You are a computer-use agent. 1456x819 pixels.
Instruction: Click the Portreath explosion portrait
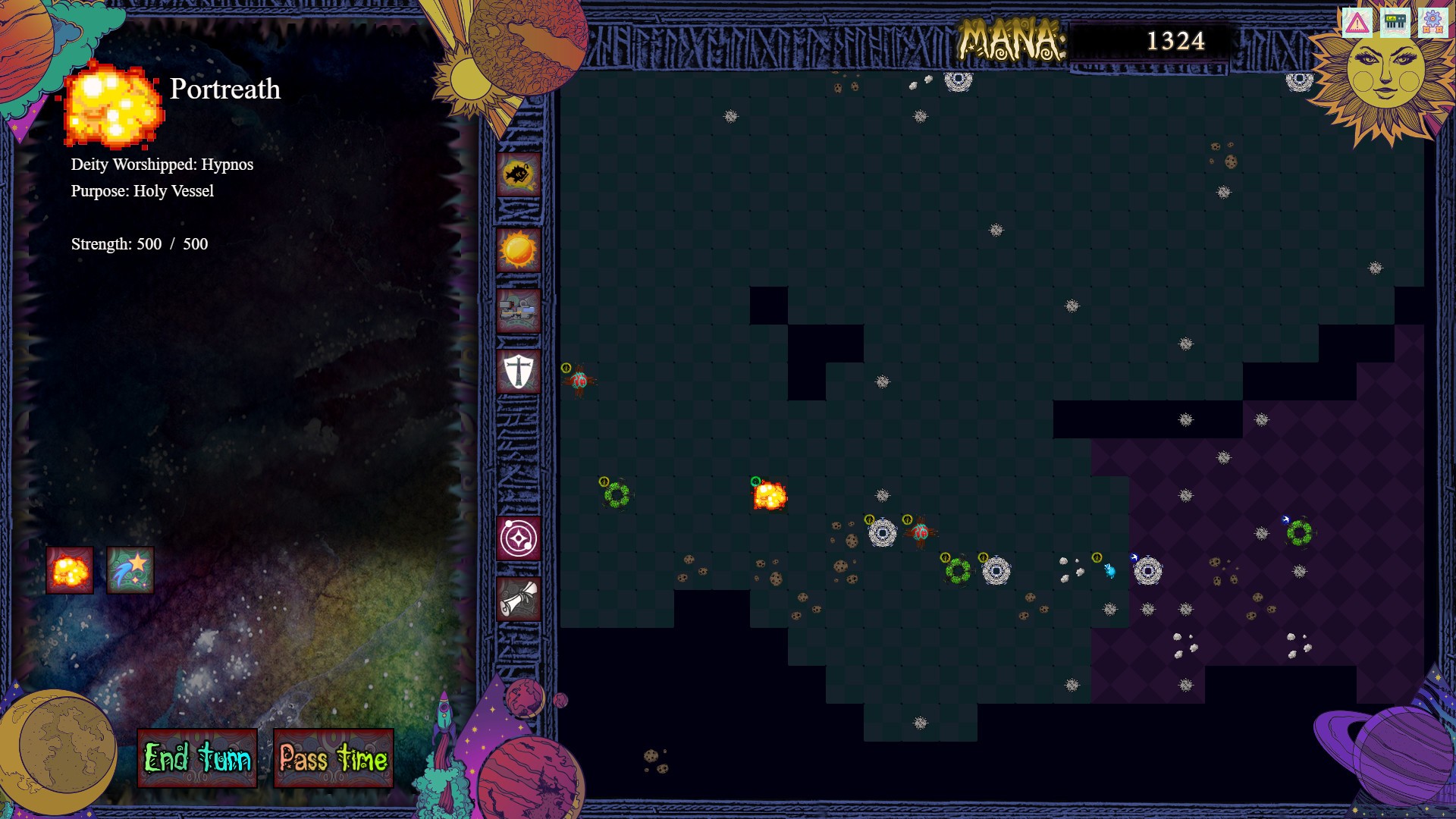tap(115, 106)
